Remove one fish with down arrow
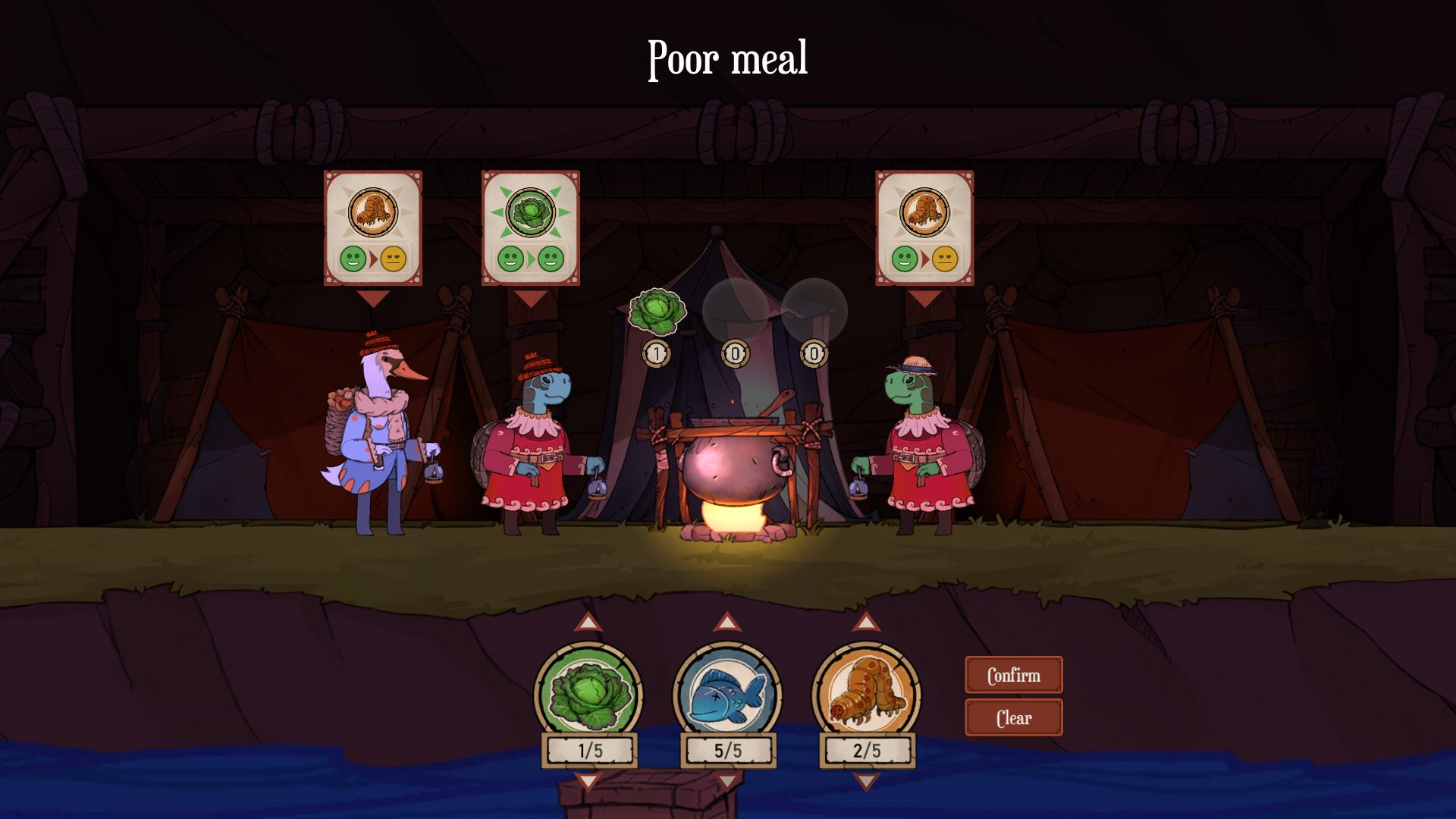This screenshot has width=1456, height=819. [727, 781]
